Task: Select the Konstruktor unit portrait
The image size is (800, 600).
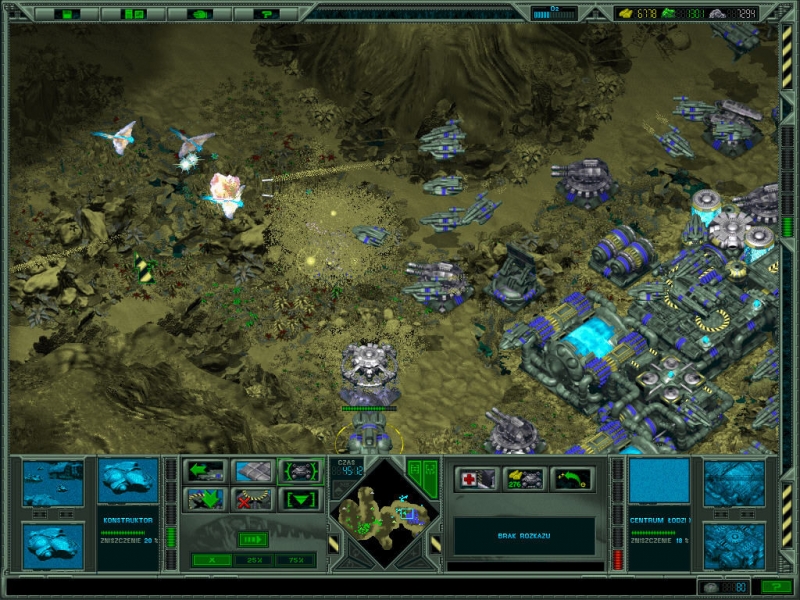Action: click(129, 480)
